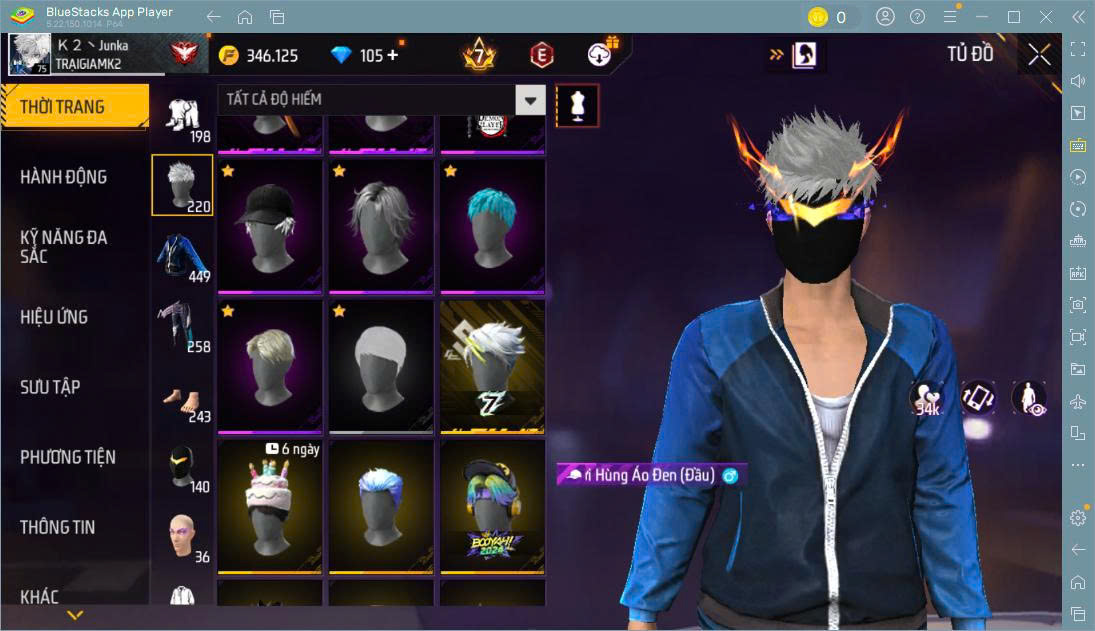Open the player profile avatar
Screen dimensions: 1095x631
(29, 54)
